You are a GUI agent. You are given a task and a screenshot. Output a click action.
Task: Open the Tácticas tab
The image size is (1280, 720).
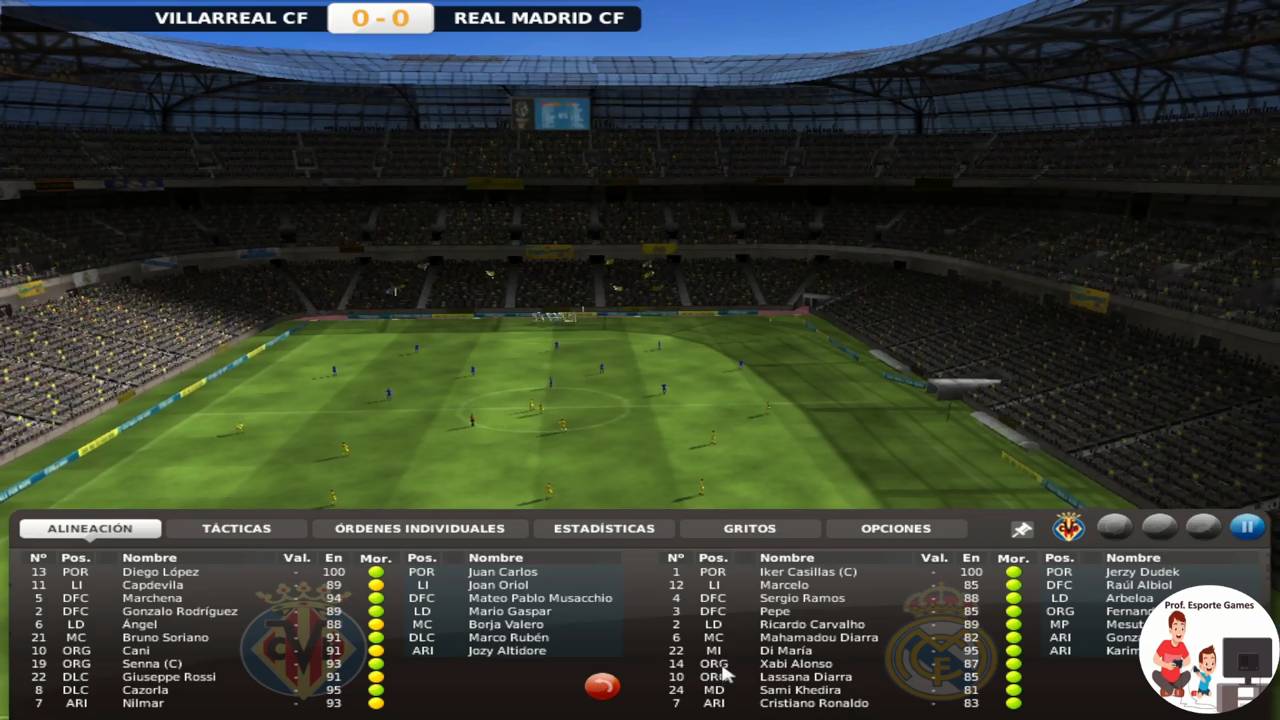click(x=236, y=528)
